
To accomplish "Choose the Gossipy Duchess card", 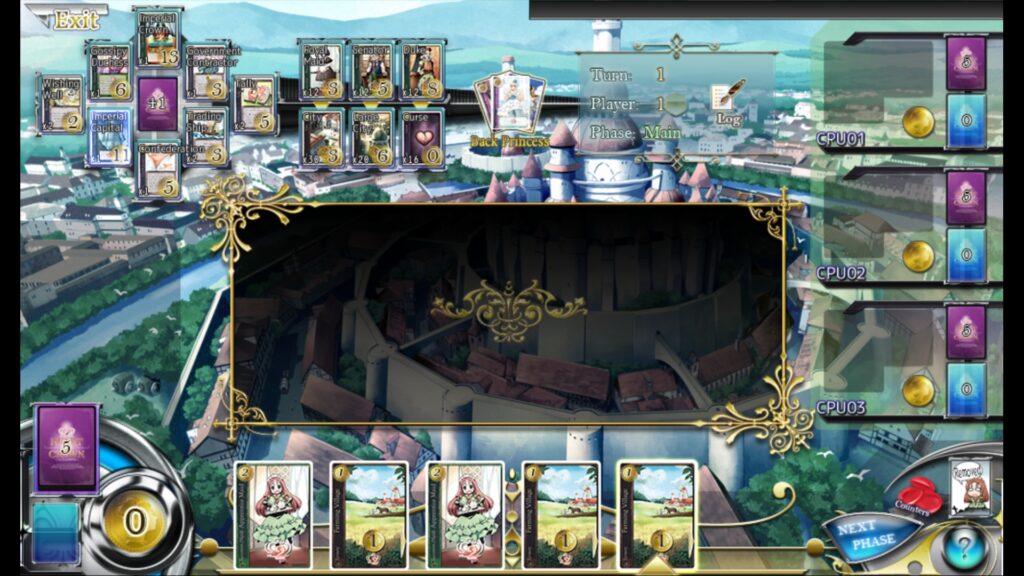I will [109, 72].
